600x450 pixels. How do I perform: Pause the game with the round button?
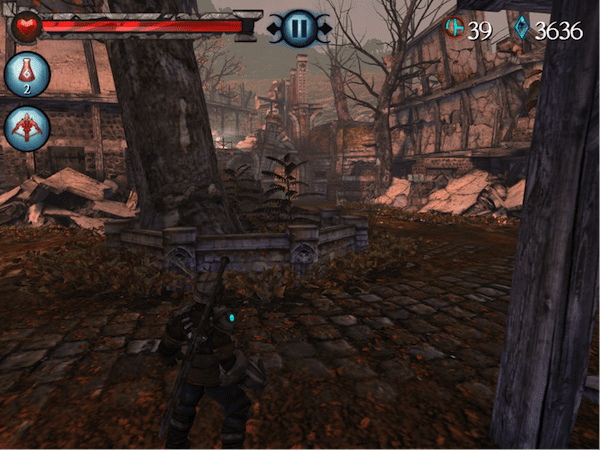click(298, 28)
